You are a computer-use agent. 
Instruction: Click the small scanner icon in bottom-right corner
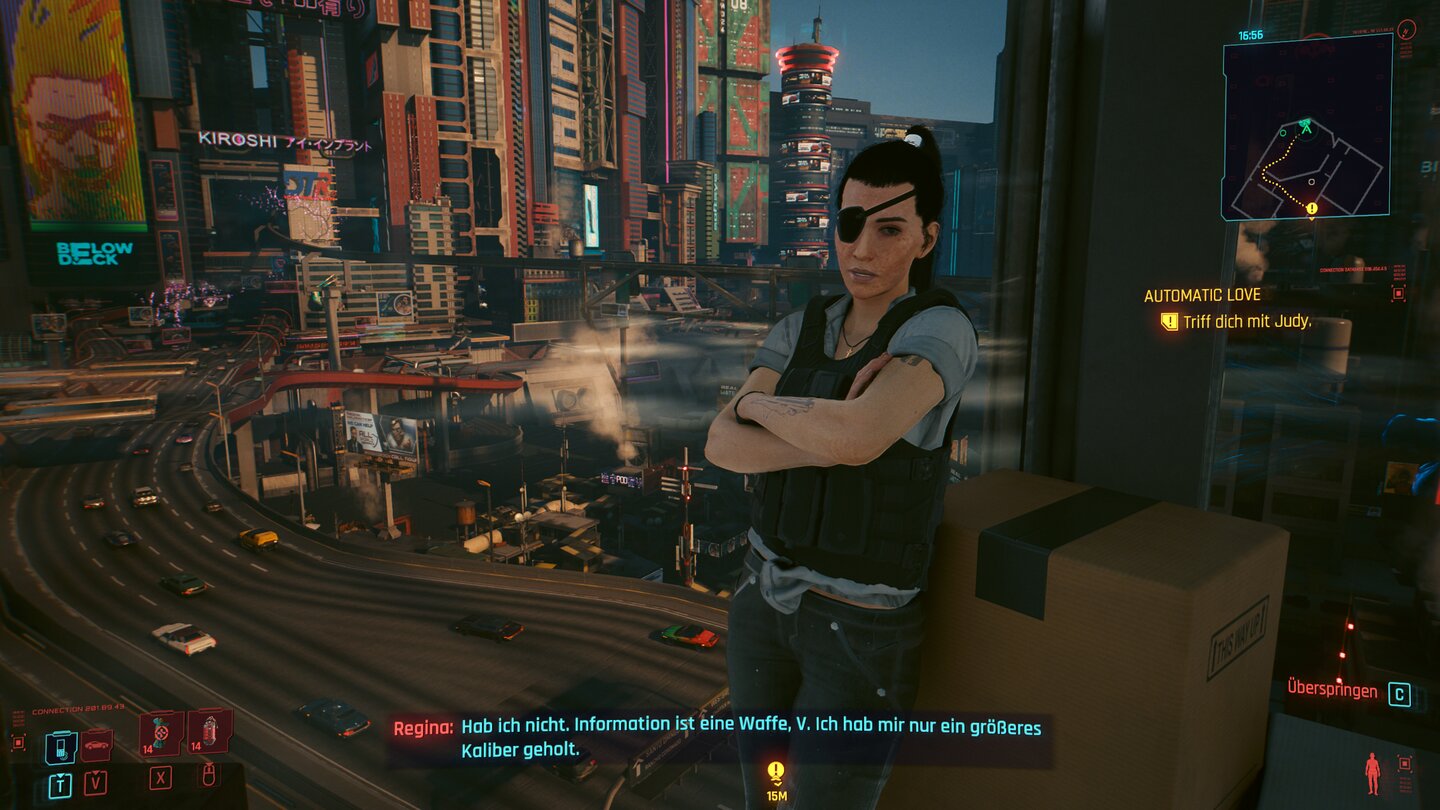1404,763
